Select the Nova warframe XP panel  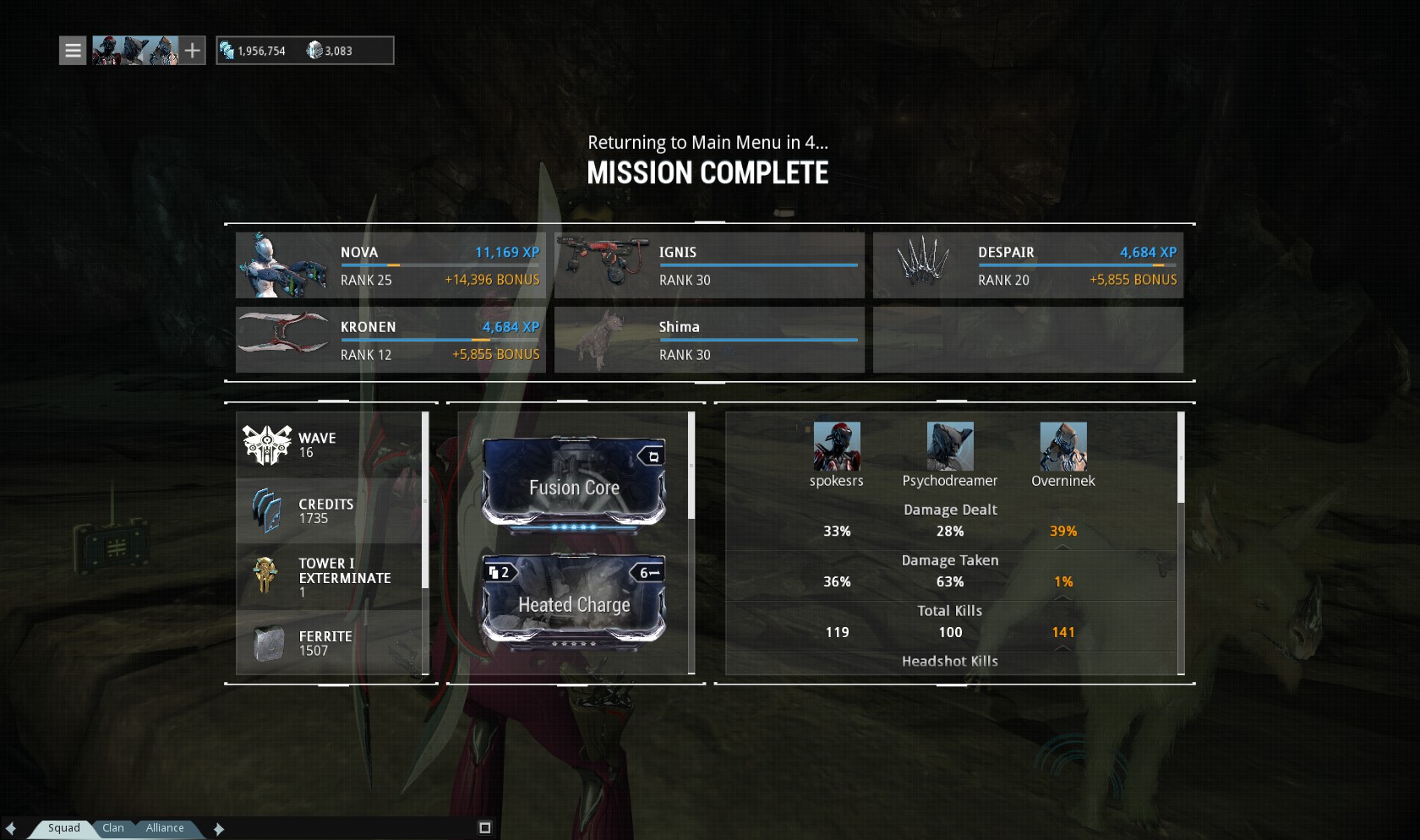[390, 265]
